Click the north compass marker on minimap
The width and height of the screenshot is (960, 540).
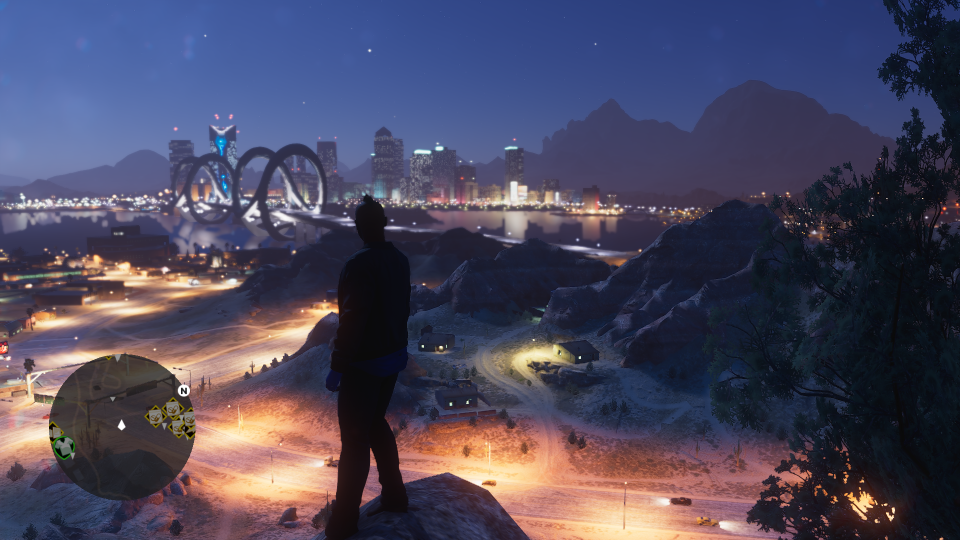click(x=183, y=390)
